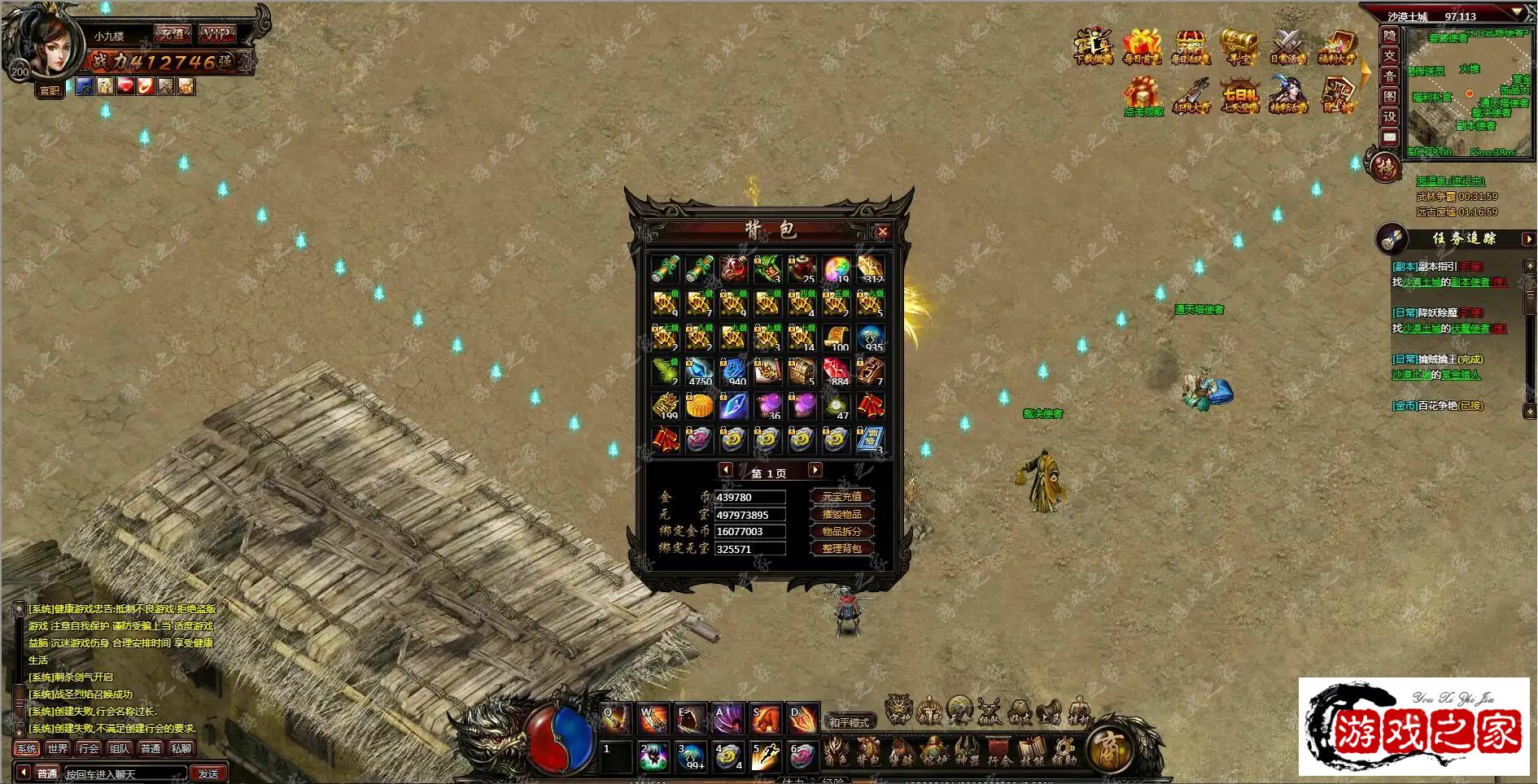Open the 福利大厅 welfare hall
Image resolution: width=1538 pixels, height=784 pixels.
click(x=1336, y=46)
